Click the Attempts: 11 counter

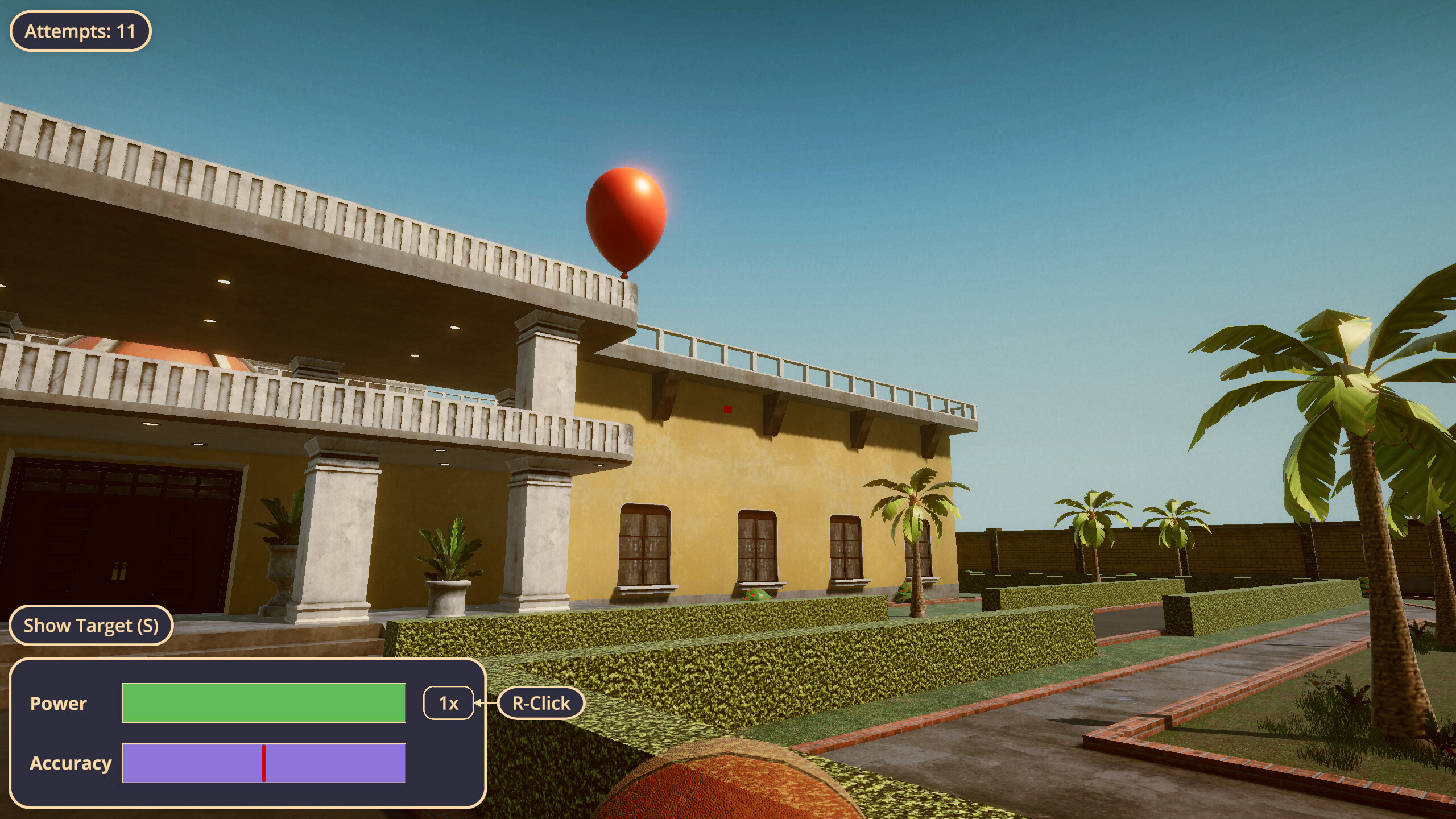coord(79,32)
